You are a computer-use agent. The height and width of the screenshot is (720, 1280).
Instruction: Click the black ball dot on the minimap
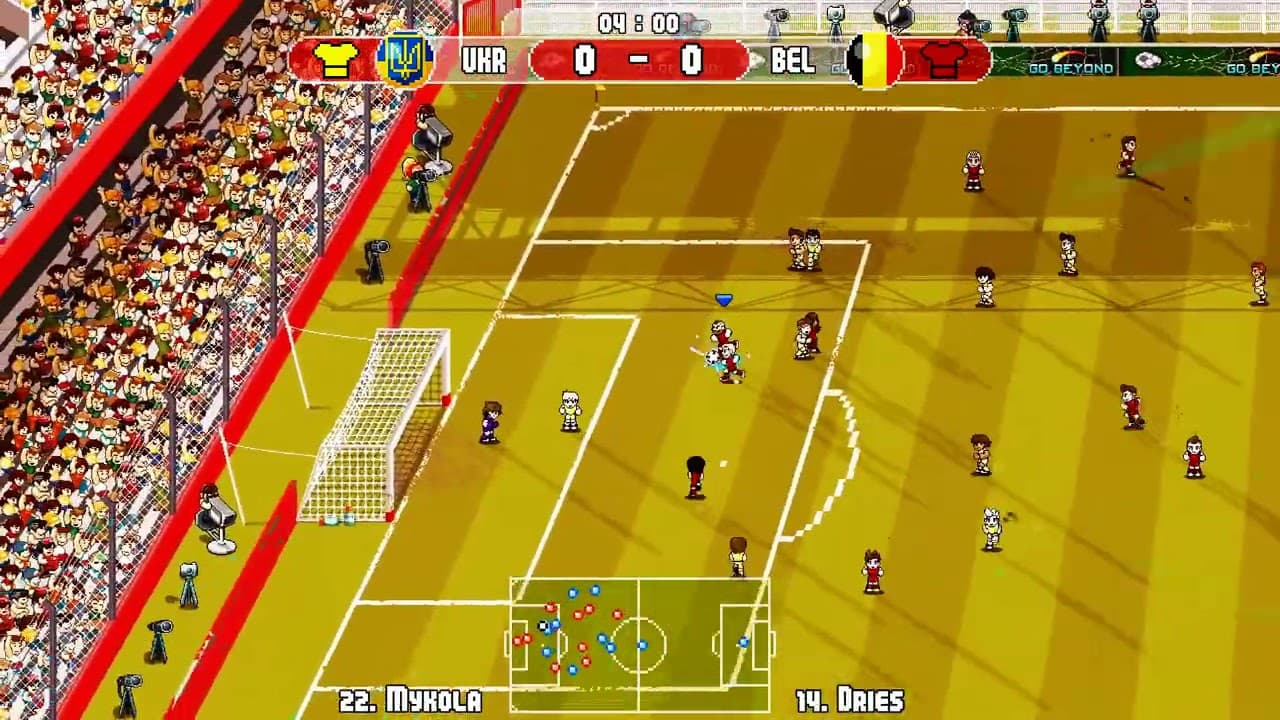point(541,626)
